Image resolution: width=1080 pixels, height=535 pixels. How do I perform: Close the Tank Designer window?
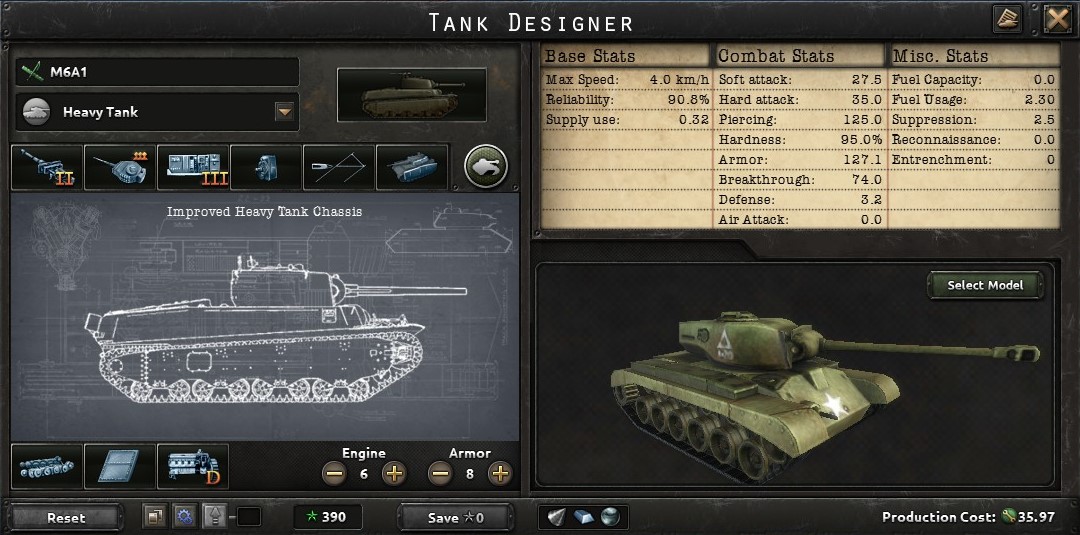1057,19
